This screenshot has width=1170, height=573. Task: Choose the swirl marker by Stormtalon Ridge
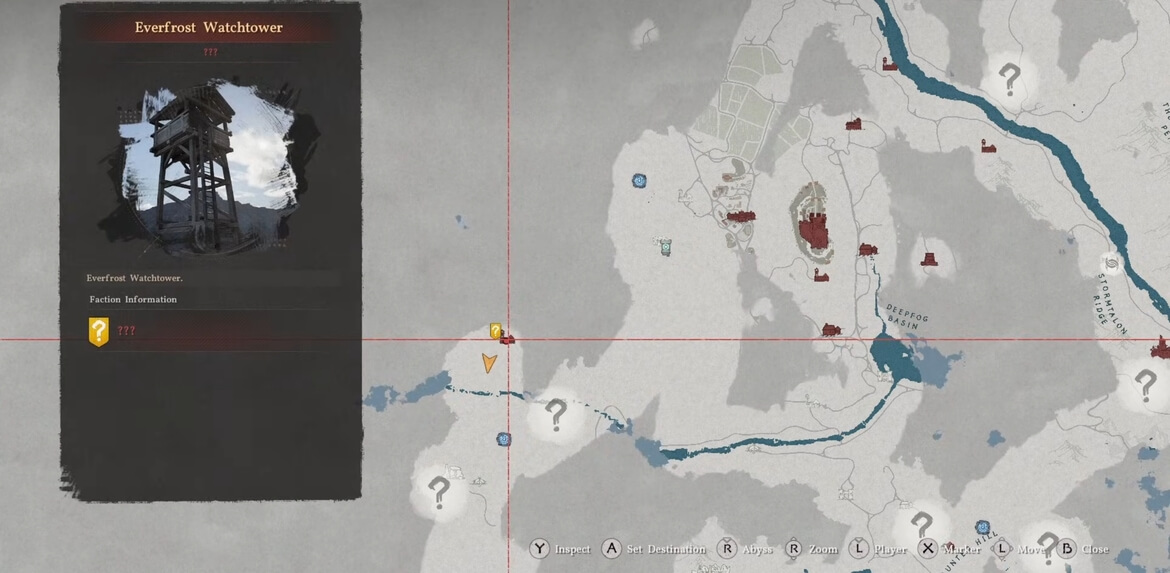click(1109, 261)
